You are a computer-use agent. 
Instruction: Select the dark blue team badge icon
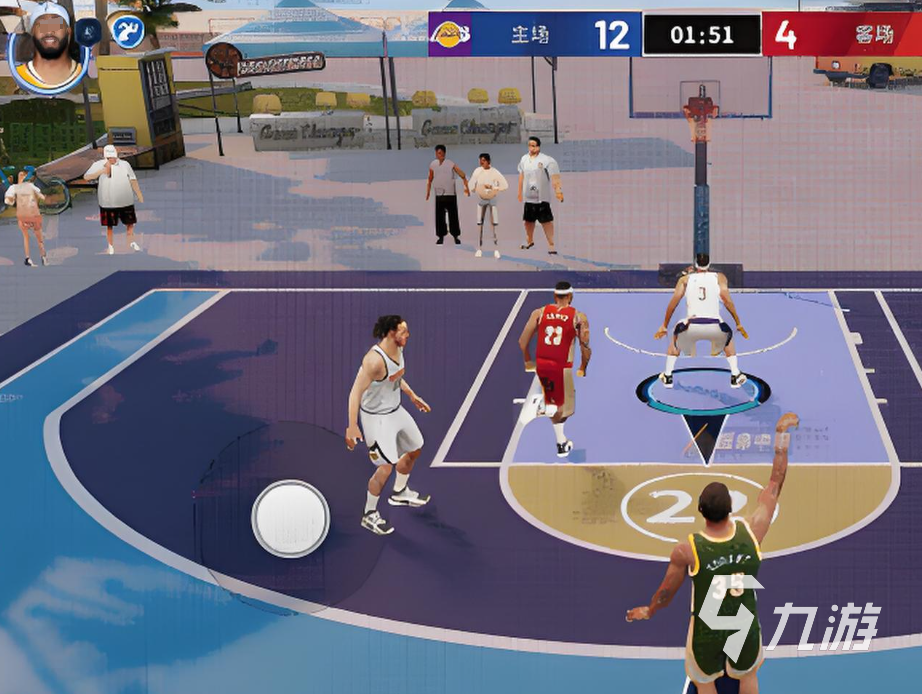pyautogui.click(x=89, y=31)
